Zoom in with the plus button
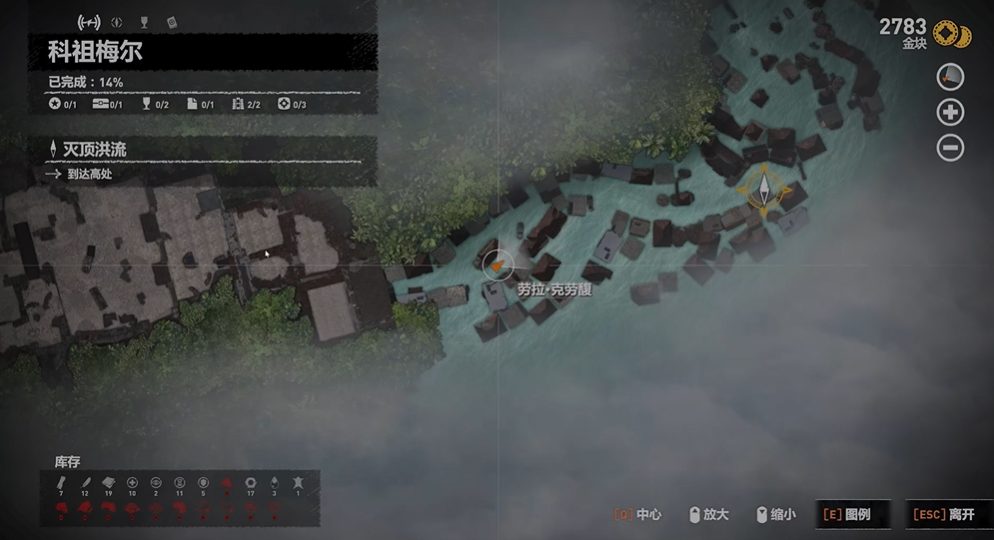Image resolution: width=994 pixels, height=540 pixels. coord(950,112)
